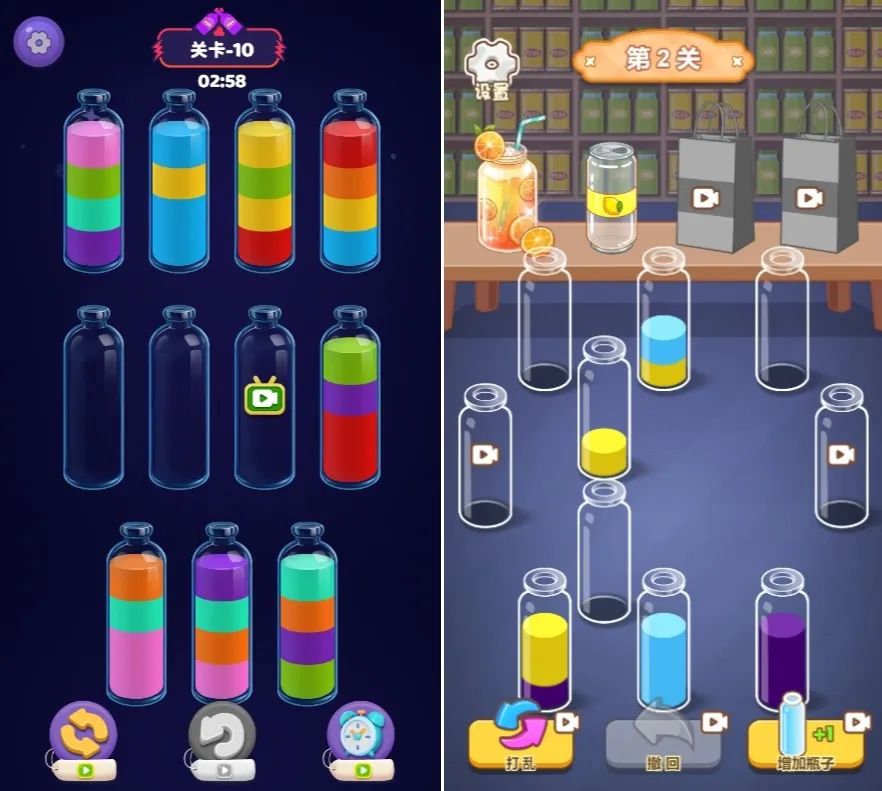The width and height of the screenshot is (882, 791).
Task: Choose the bottle with purple top layer
Action: click(222, 615)
